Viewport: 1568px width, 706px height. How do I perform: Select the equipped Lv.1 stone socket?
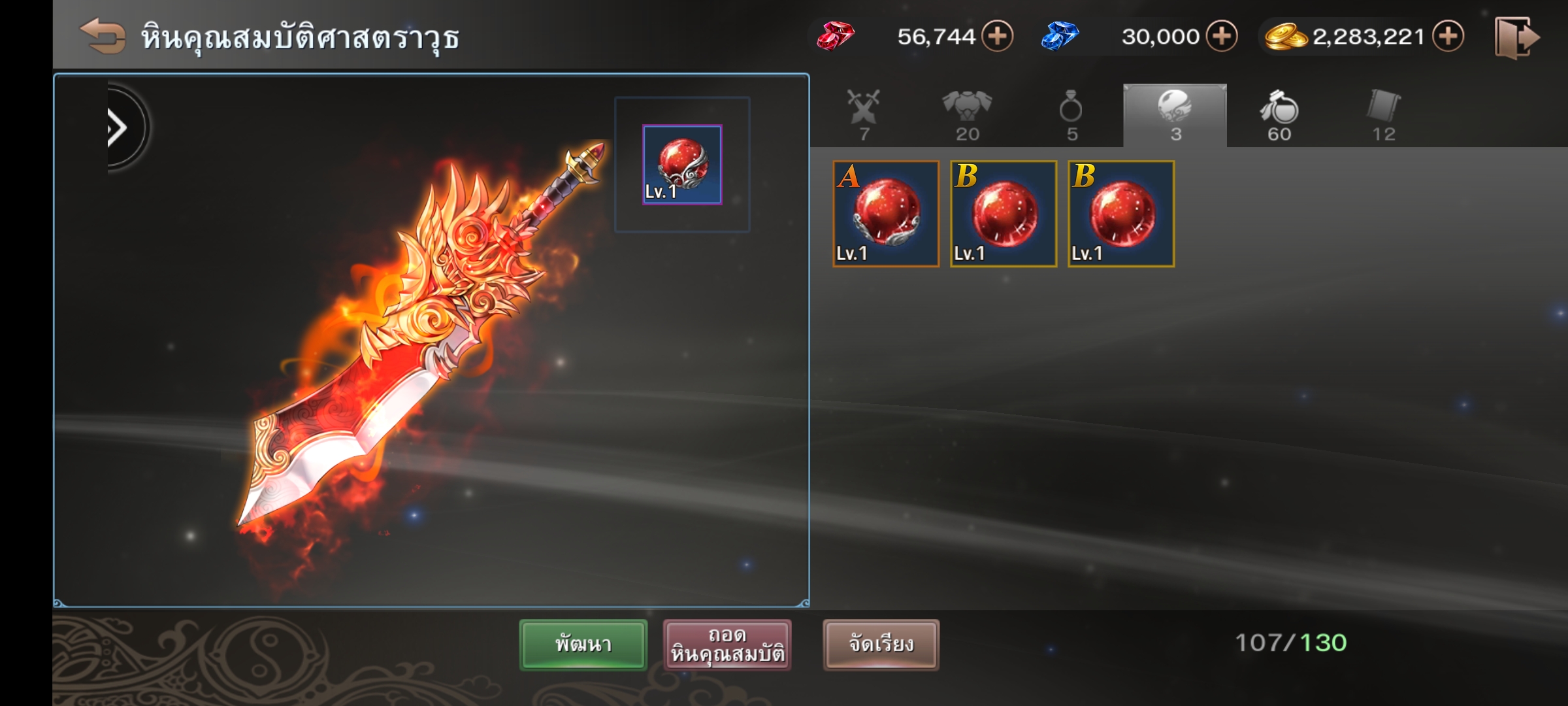[682, 165]
